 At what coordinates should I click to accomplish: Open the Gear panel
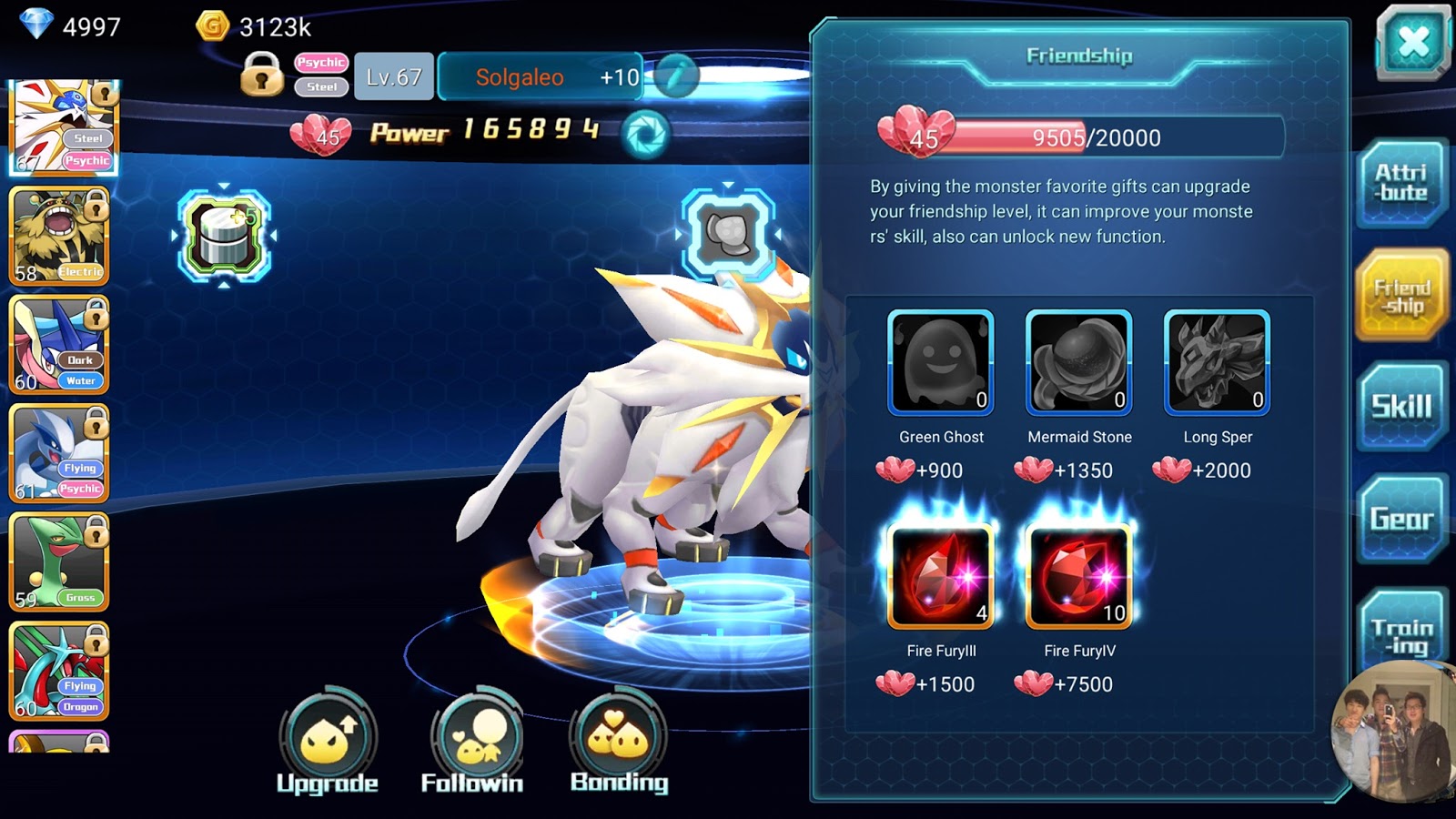[x=1401, y=519]
